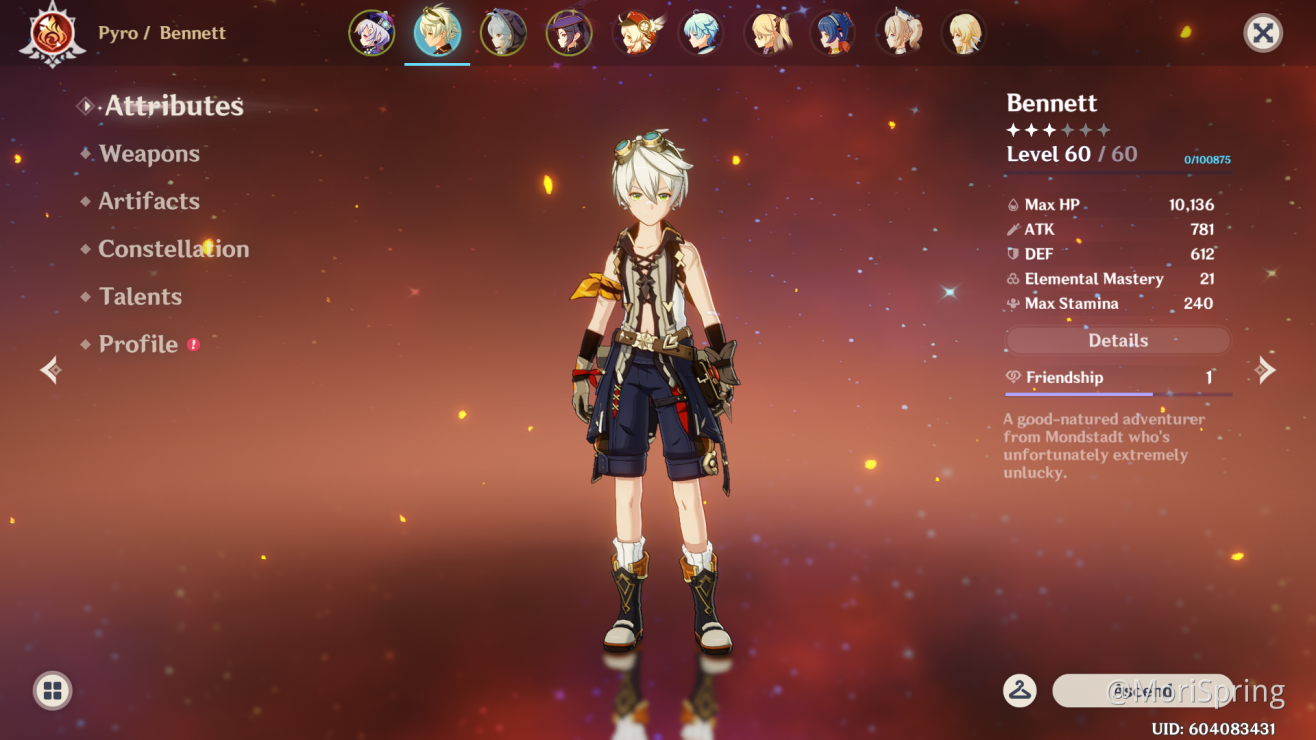
Task: Show Bennett's Constellation page
Action: point(173,249)
